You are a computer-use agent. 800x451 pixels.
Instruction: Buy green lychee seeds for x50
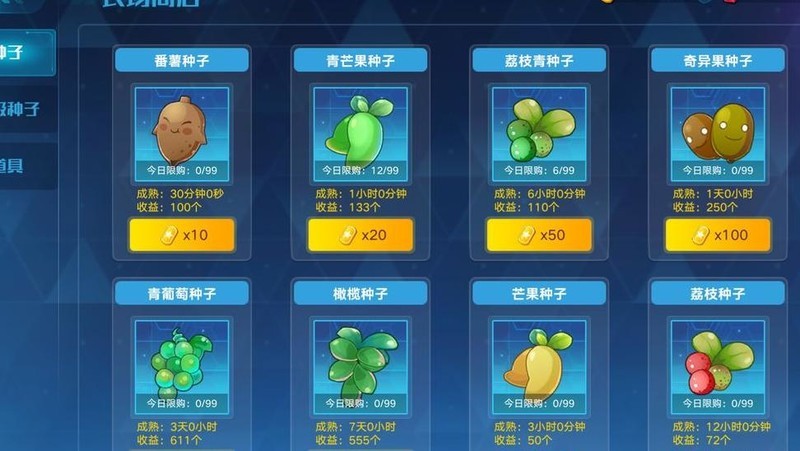539,235
